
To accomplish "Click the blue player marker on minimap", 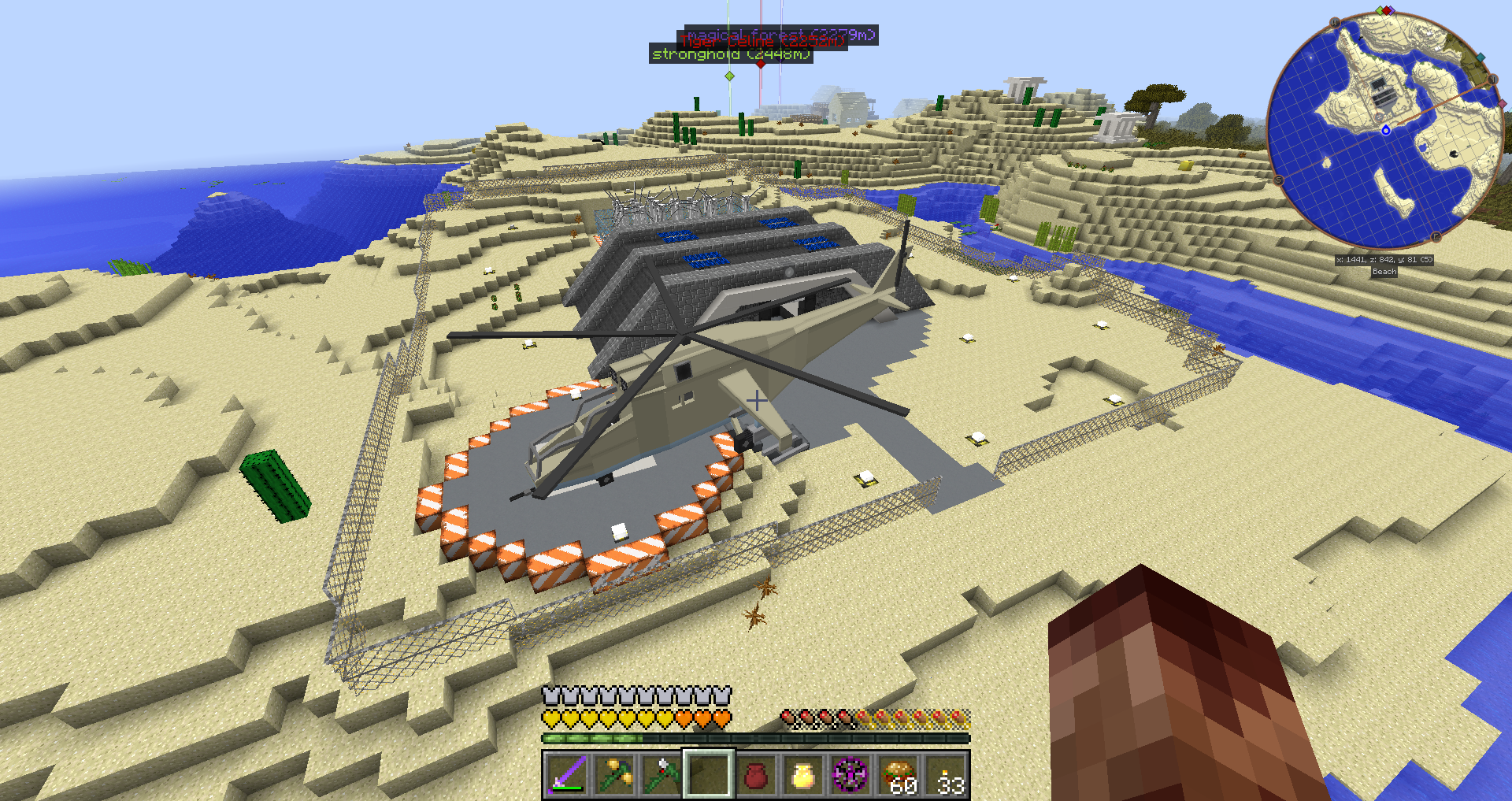I will point(1386,130).
